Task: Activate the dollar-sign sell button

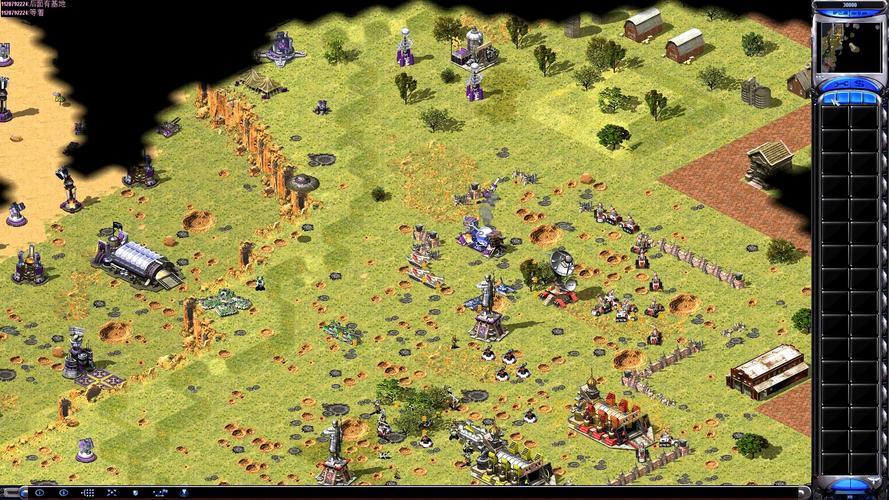Action: point(860,84)
